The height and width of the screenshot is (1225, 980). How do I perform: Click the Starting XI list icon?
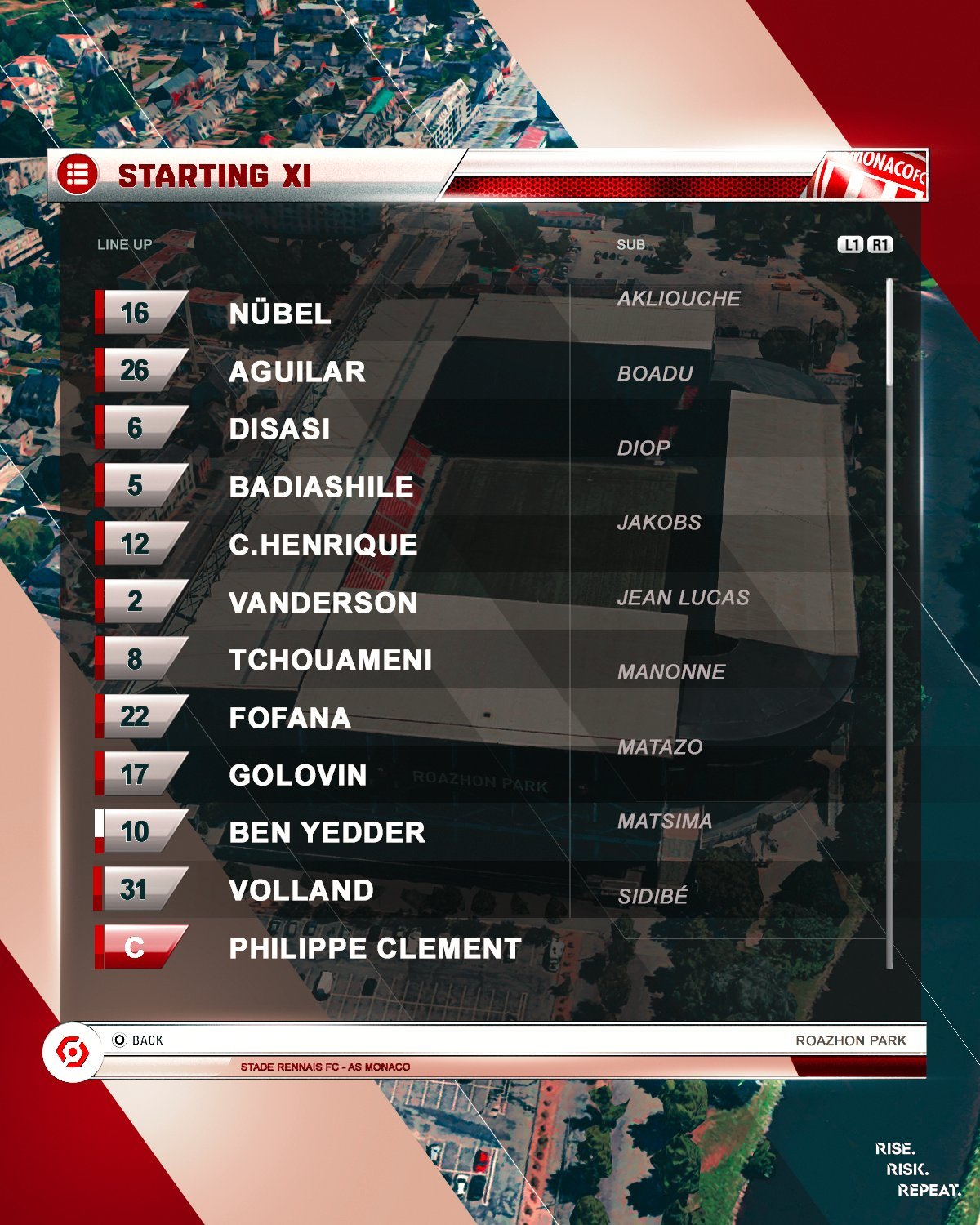(77, 175)
